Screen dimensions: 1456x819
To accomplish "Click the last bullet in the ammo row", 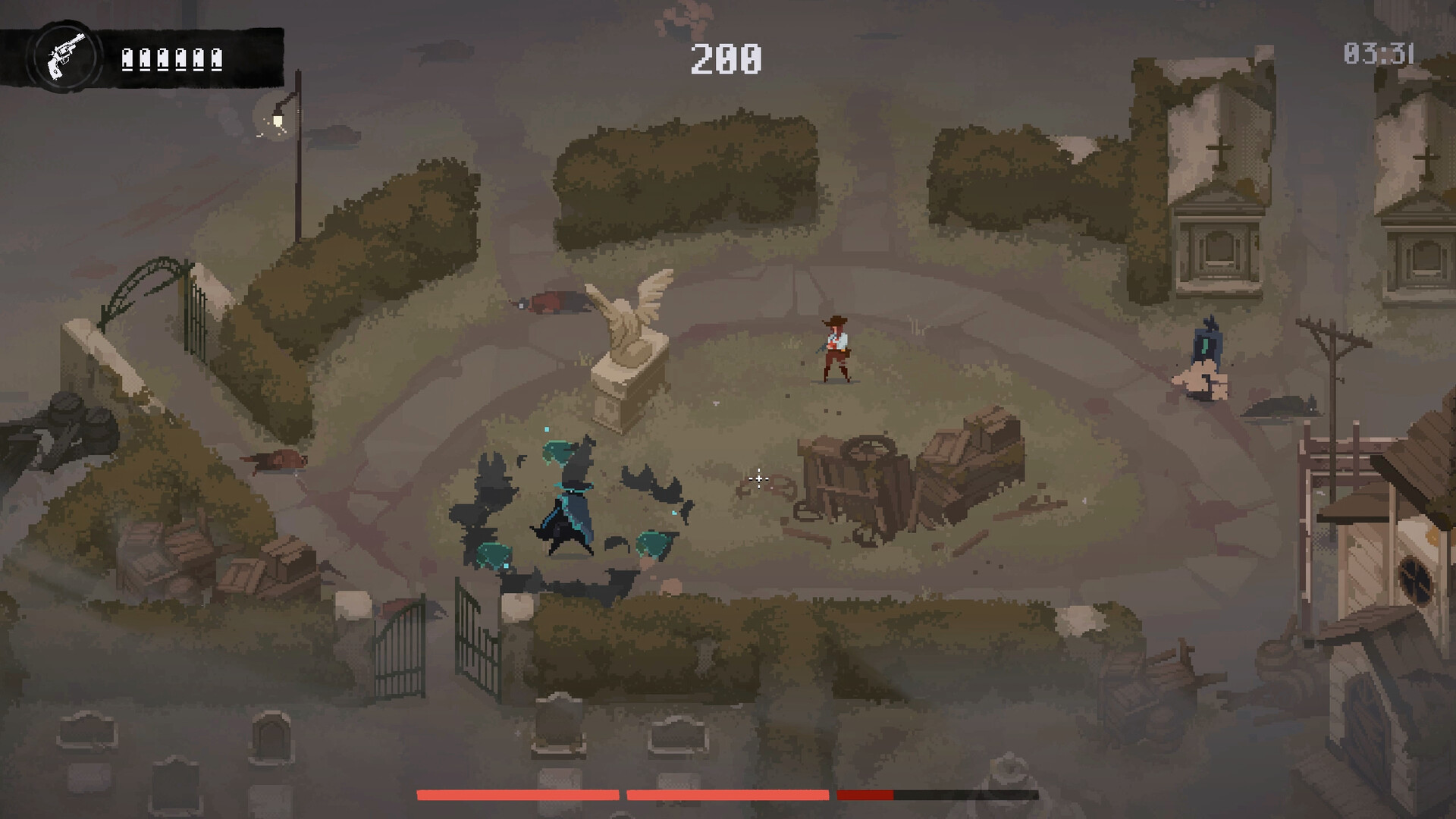I will click(215, 59).
